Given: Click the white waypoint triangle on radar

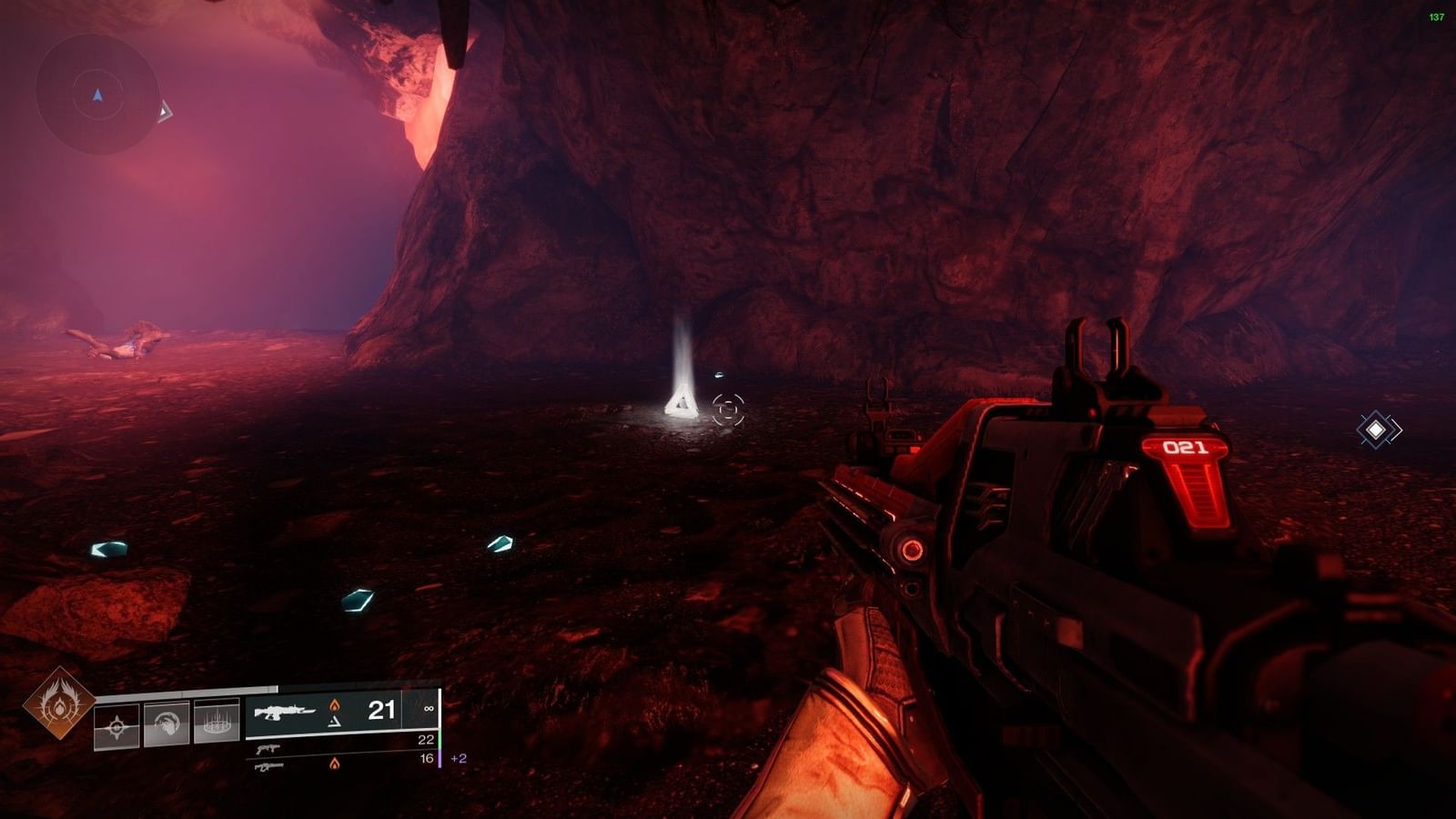Looking at the screenshot, I should [166, 111].
